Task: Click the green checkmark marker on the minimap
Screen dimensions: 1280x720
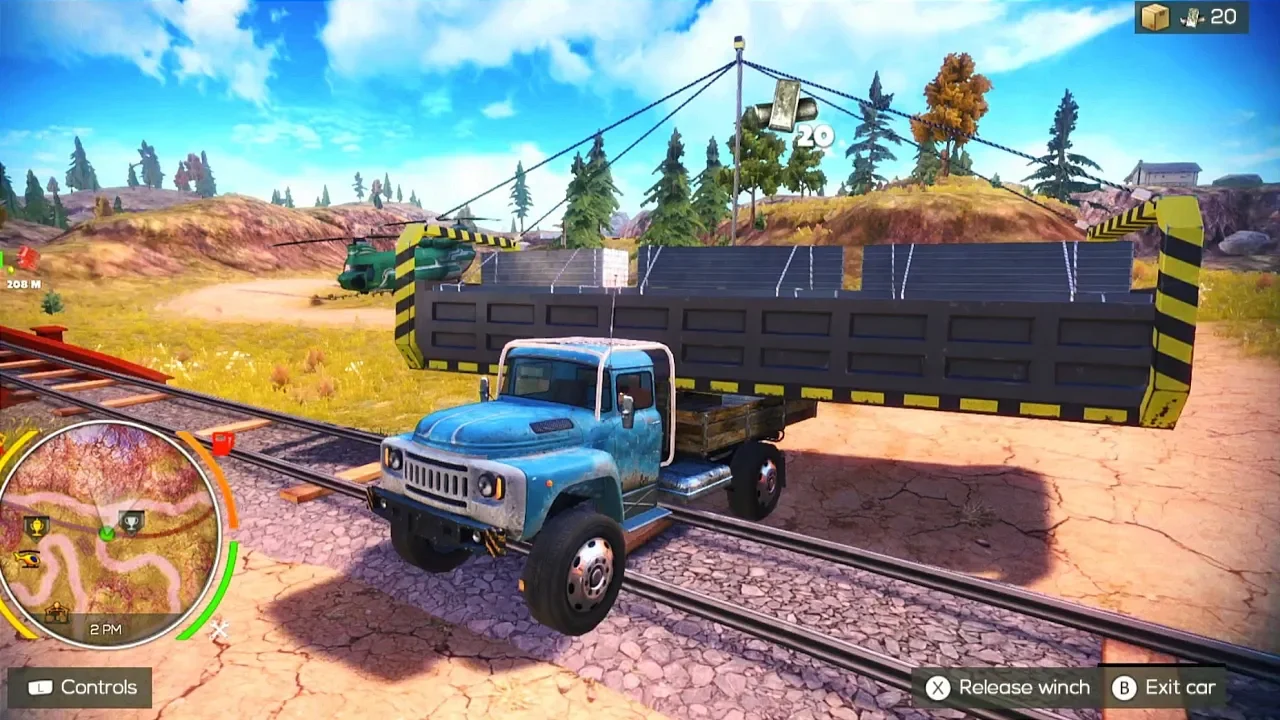Action: tap(106, 534)
